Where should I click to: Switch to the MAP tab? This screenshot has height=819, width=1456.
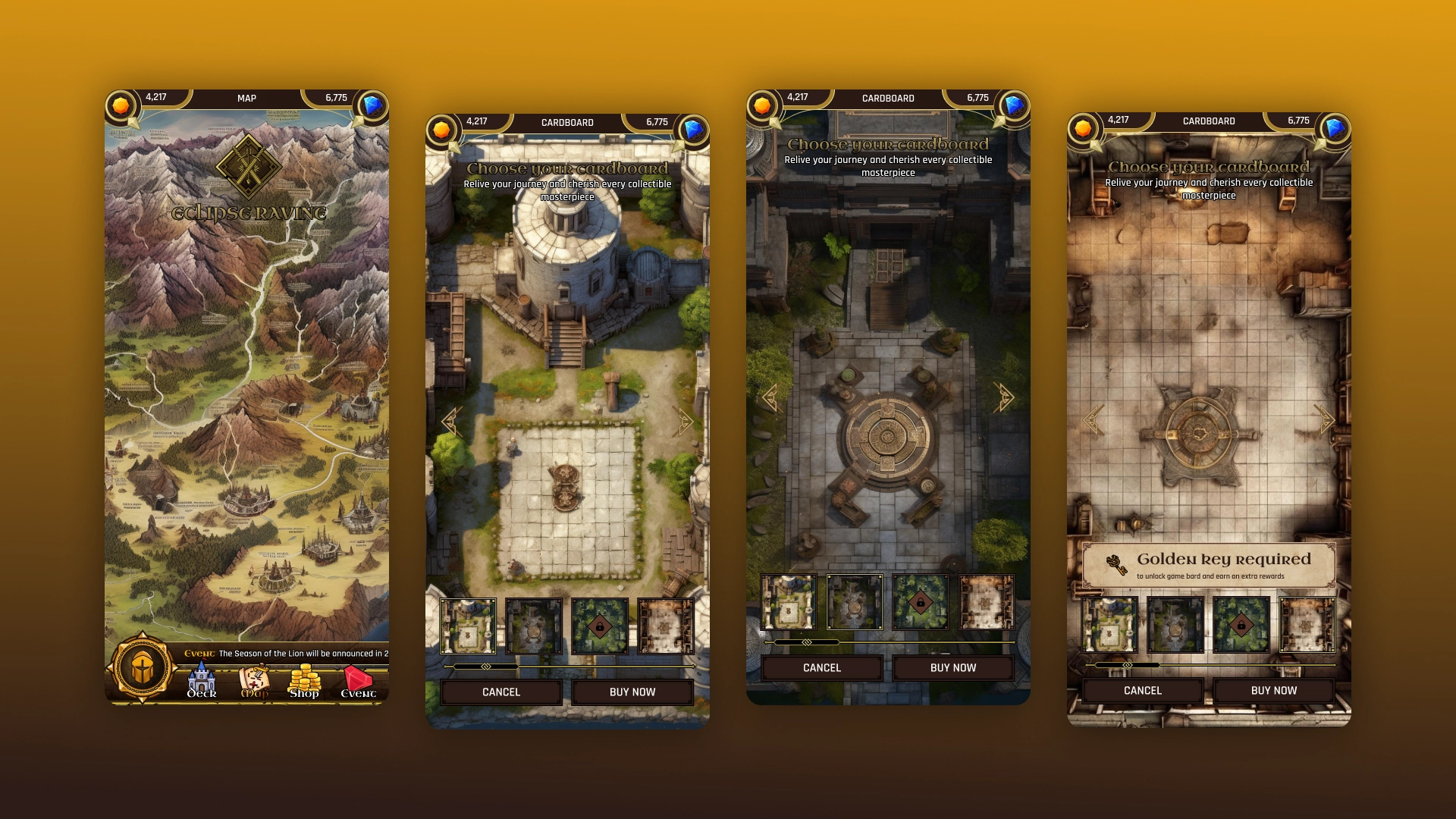[x=246, y=99]
